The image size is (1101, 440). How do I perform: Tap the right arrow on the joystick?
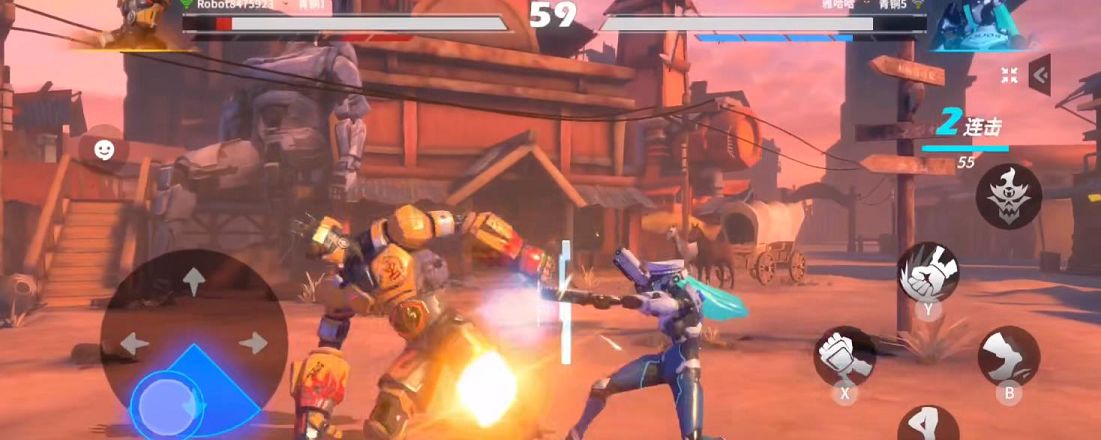click(254, 343)
